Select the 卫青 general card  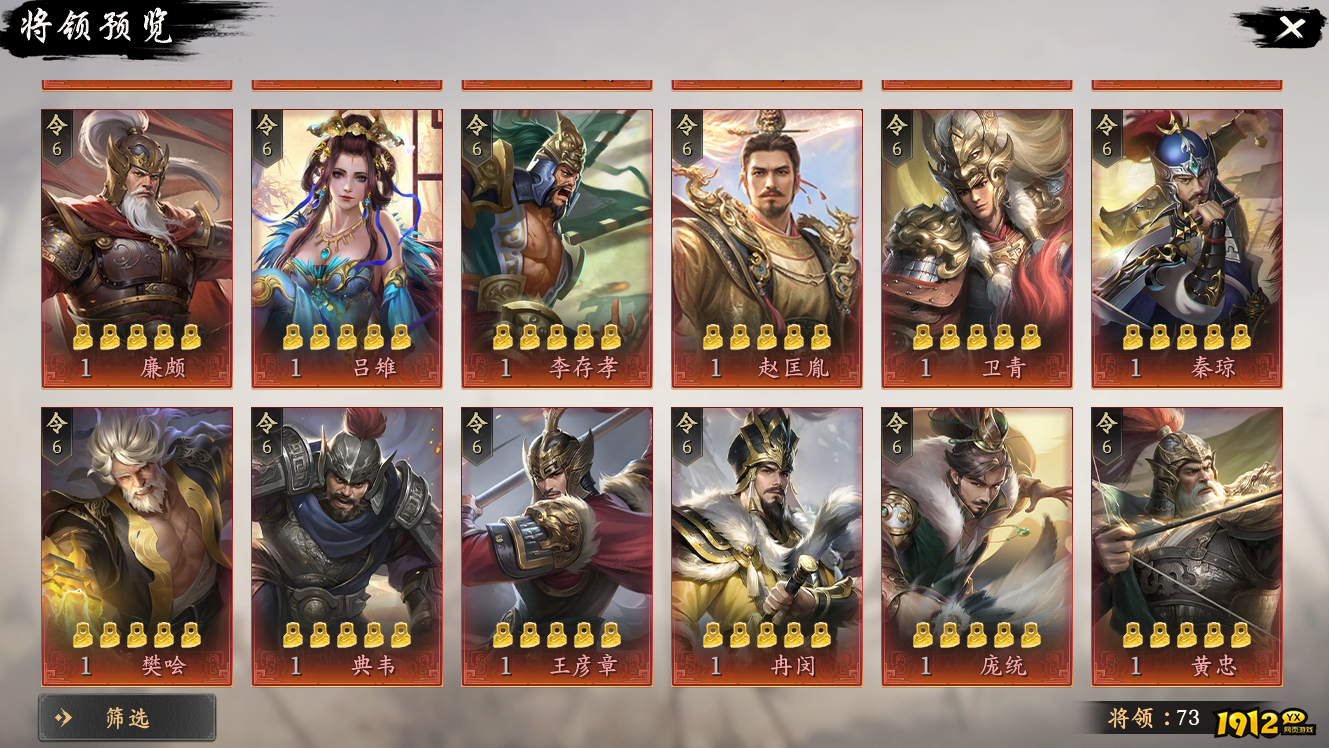(977, 248)
